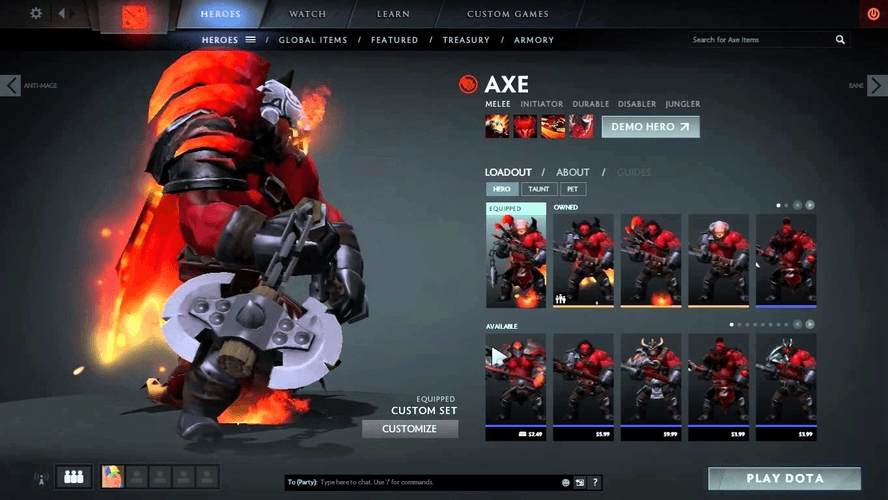Click the red power exit button
Image resolution: width=888 pixels, height=500 pixels.
tap(874, 14)
